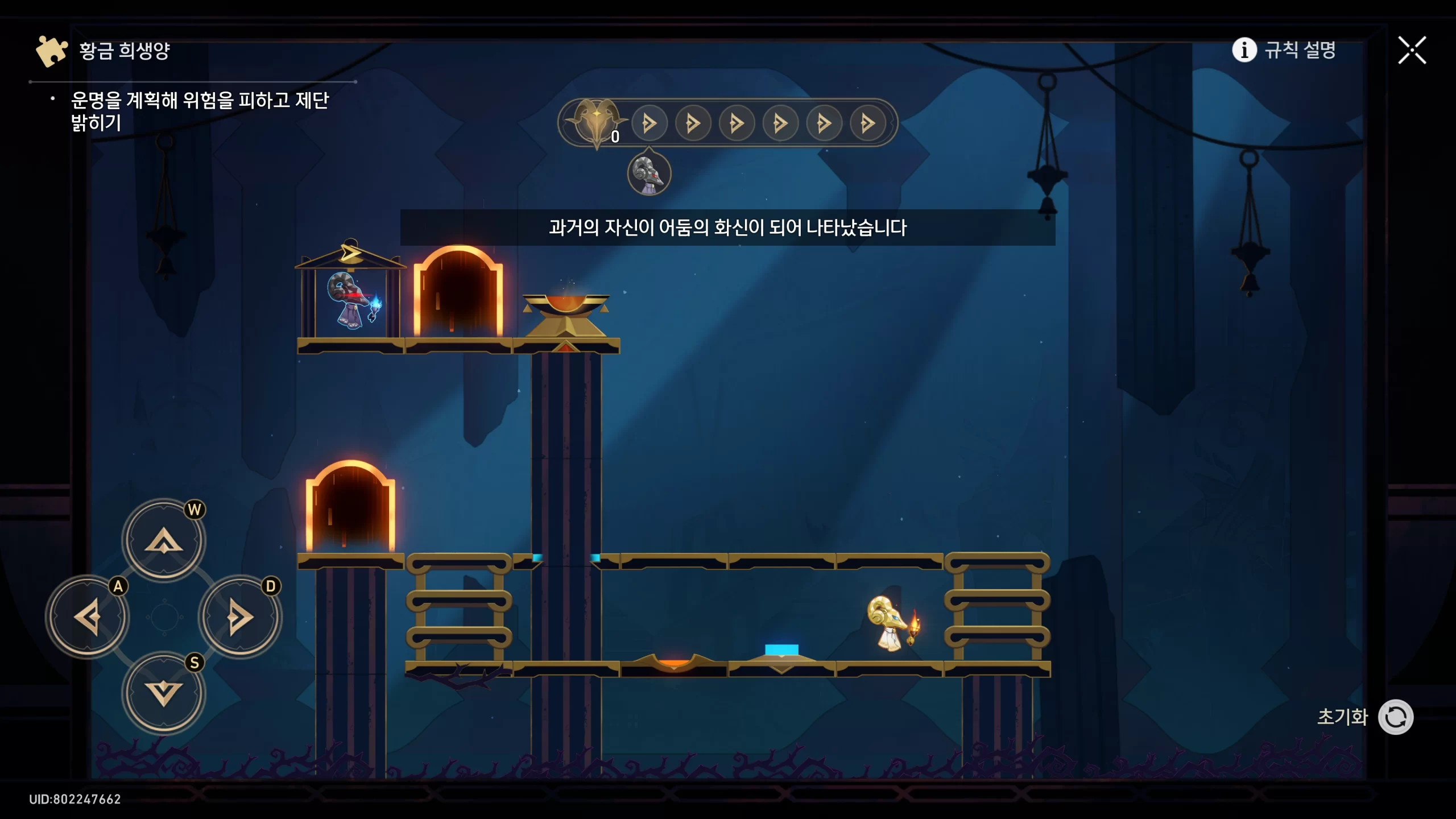Move up with the W arrow button
Viewport: 1456px width, 819px height.
164,540
